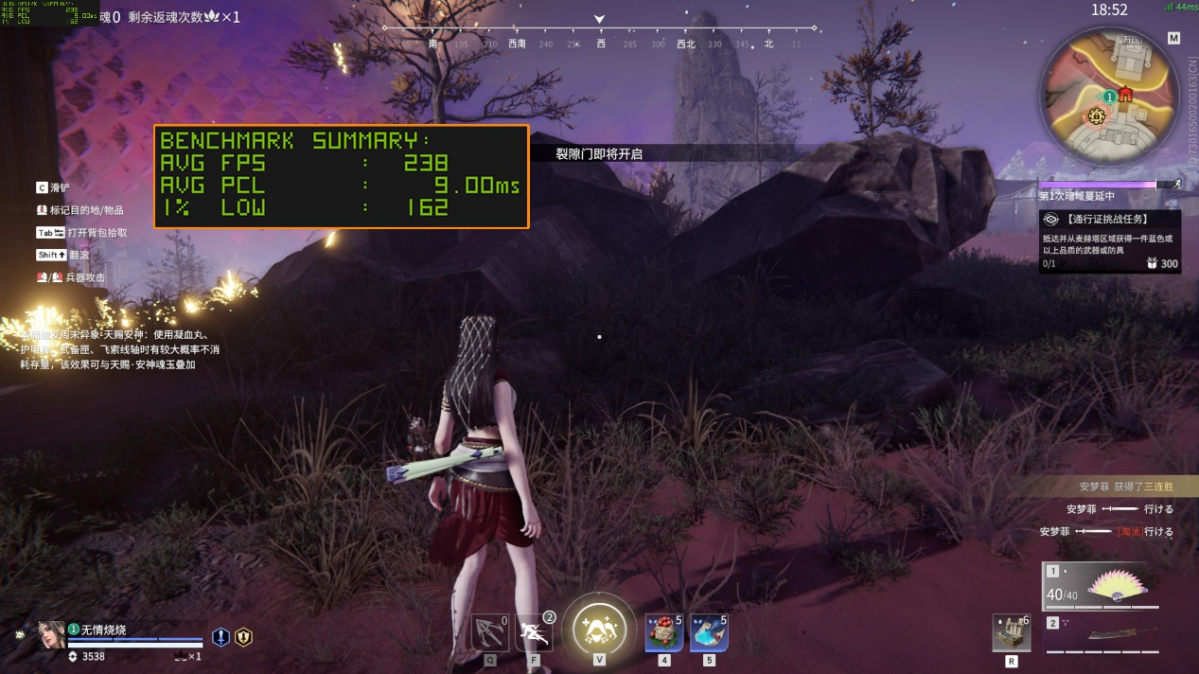Image resolution: width=1199 pixels, height=674 pixels.
Task: Click the benchmark summary overlay panel
Action: pos(341,176)
